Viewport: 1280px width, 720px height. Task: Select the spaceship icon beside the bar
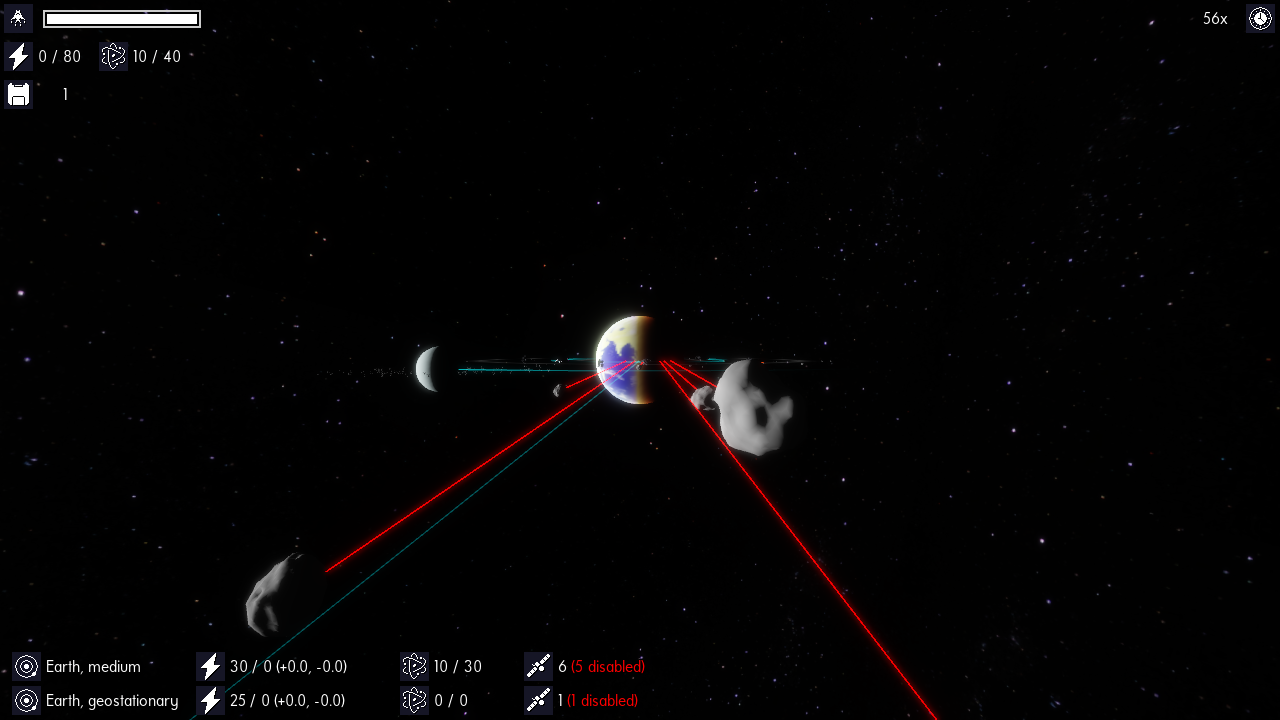pyautogui.click(x=18, y=19)
